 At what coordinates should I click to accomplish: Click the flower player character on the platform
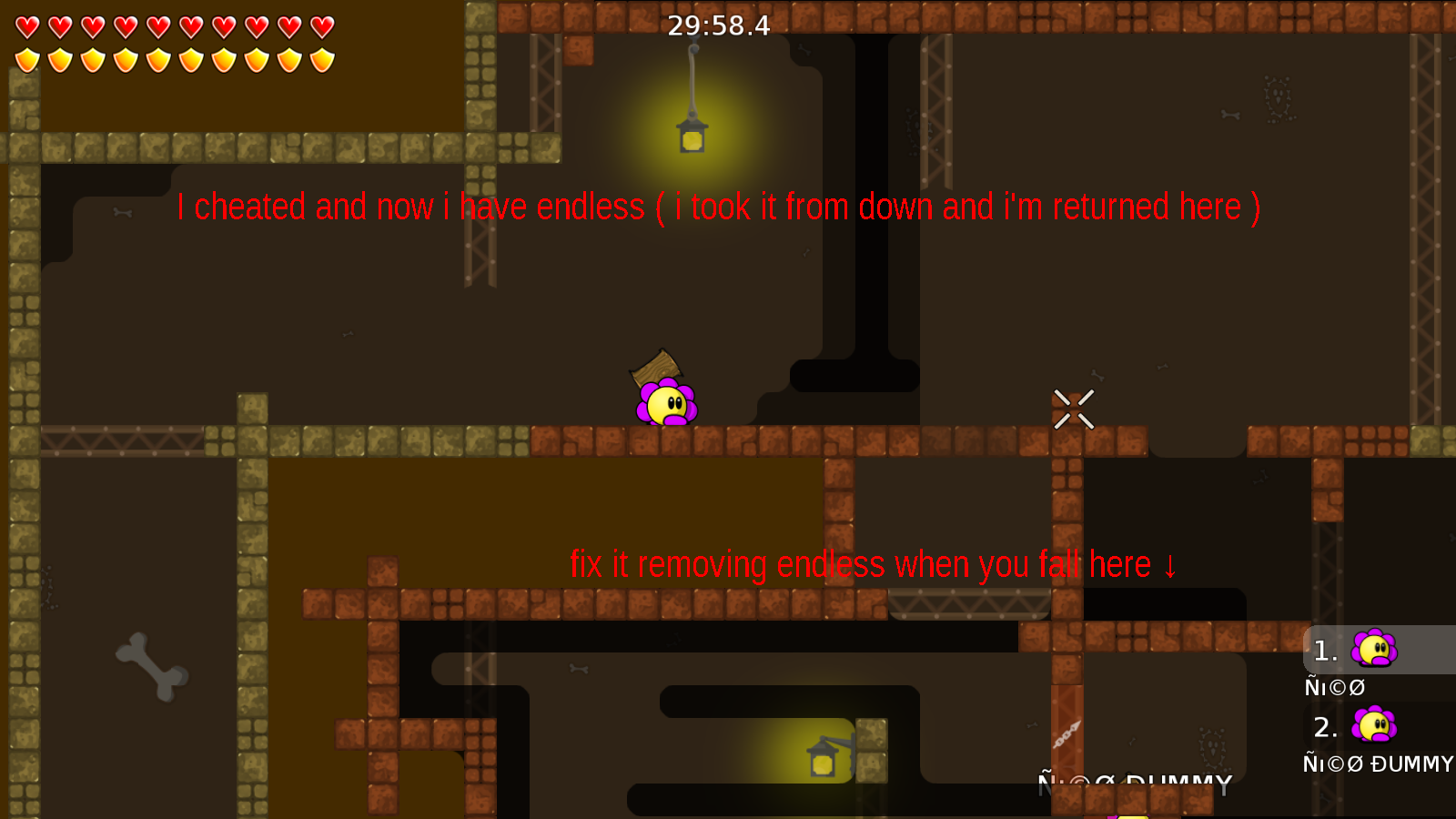tap(668, 405)
